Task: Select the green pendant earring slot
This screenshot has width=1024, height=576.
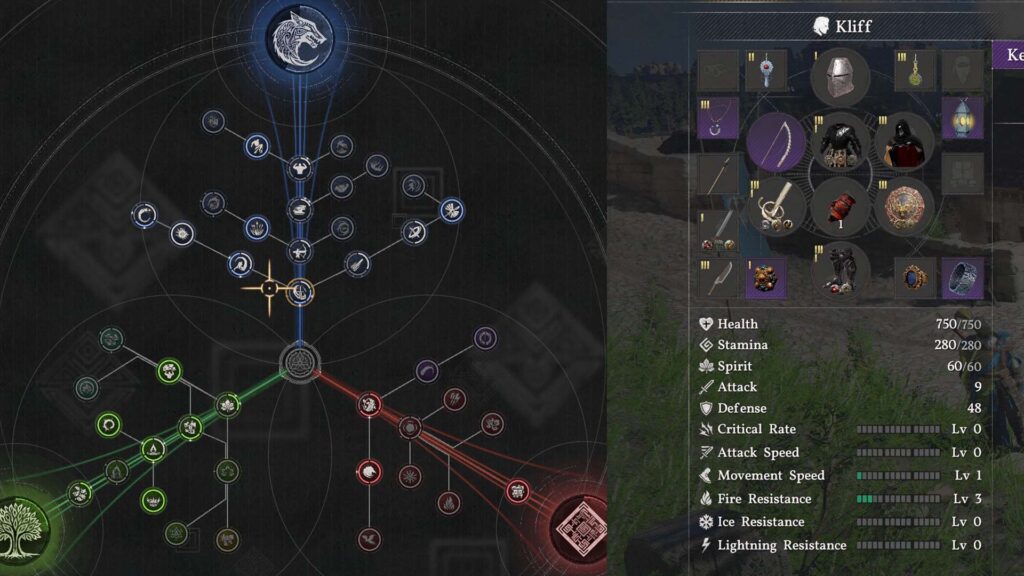Action: 913,71
